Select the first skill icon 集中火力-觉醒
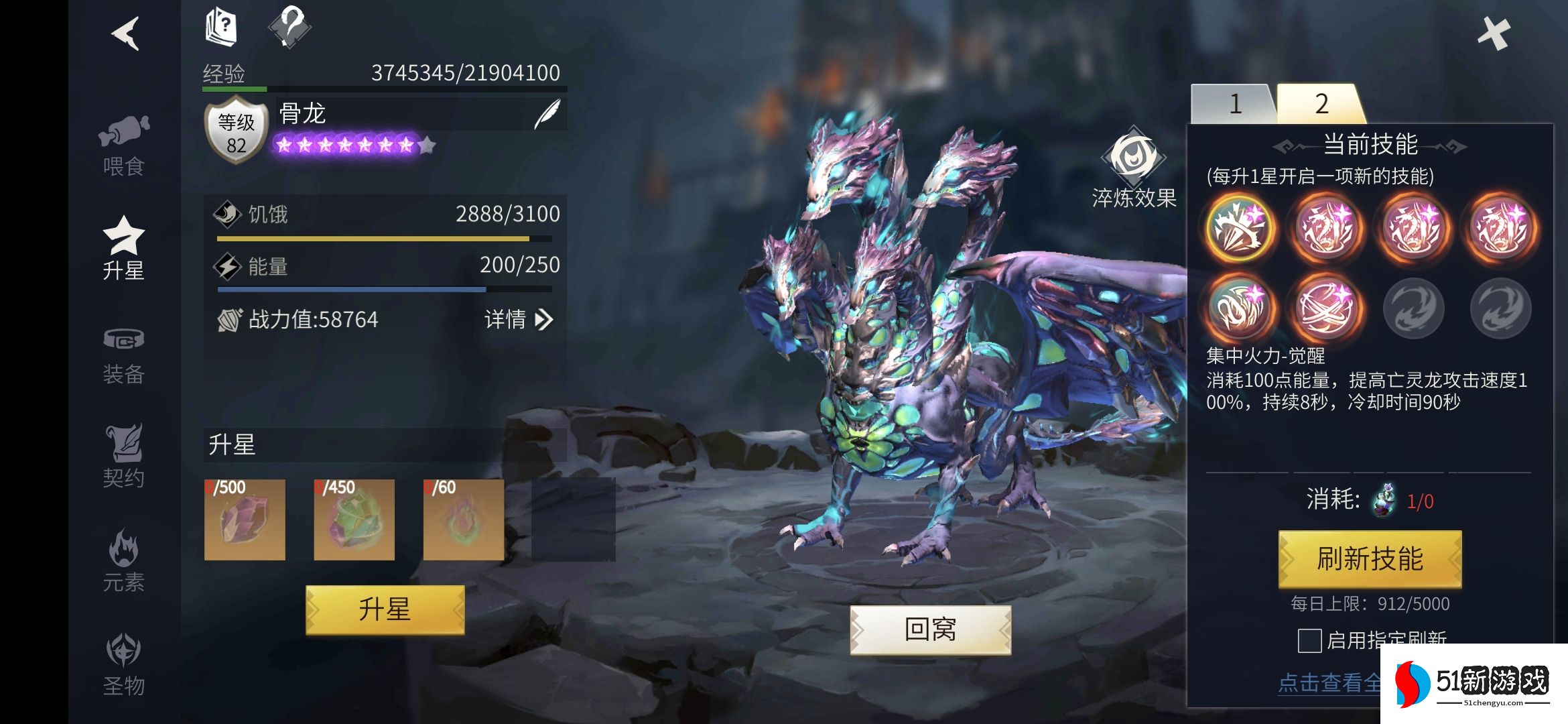Screen dimensions: 1568x724 coord(1240,228)
